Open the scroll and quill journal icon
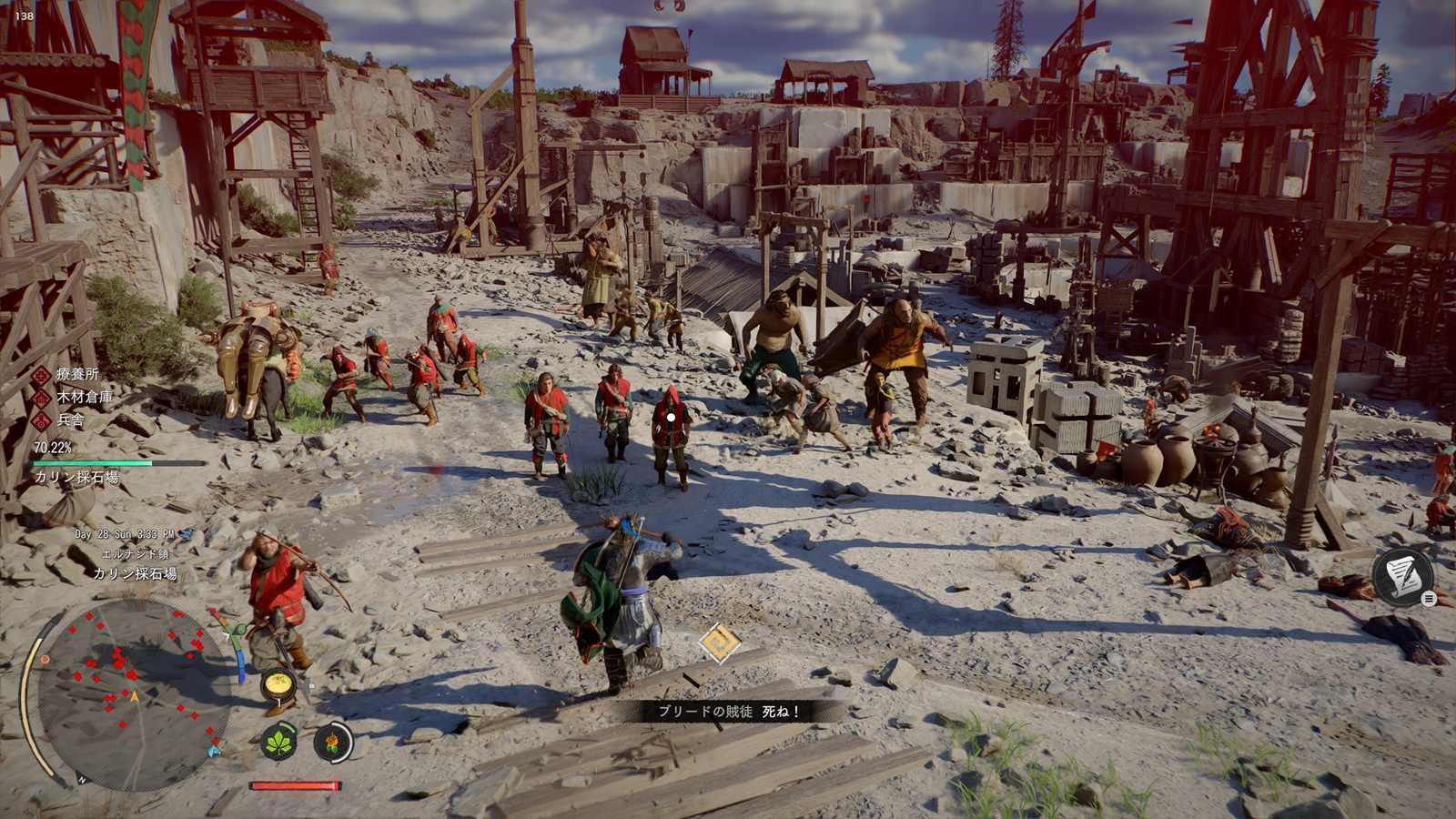This screenshot has width=1456, height=819. [1402, 575]
